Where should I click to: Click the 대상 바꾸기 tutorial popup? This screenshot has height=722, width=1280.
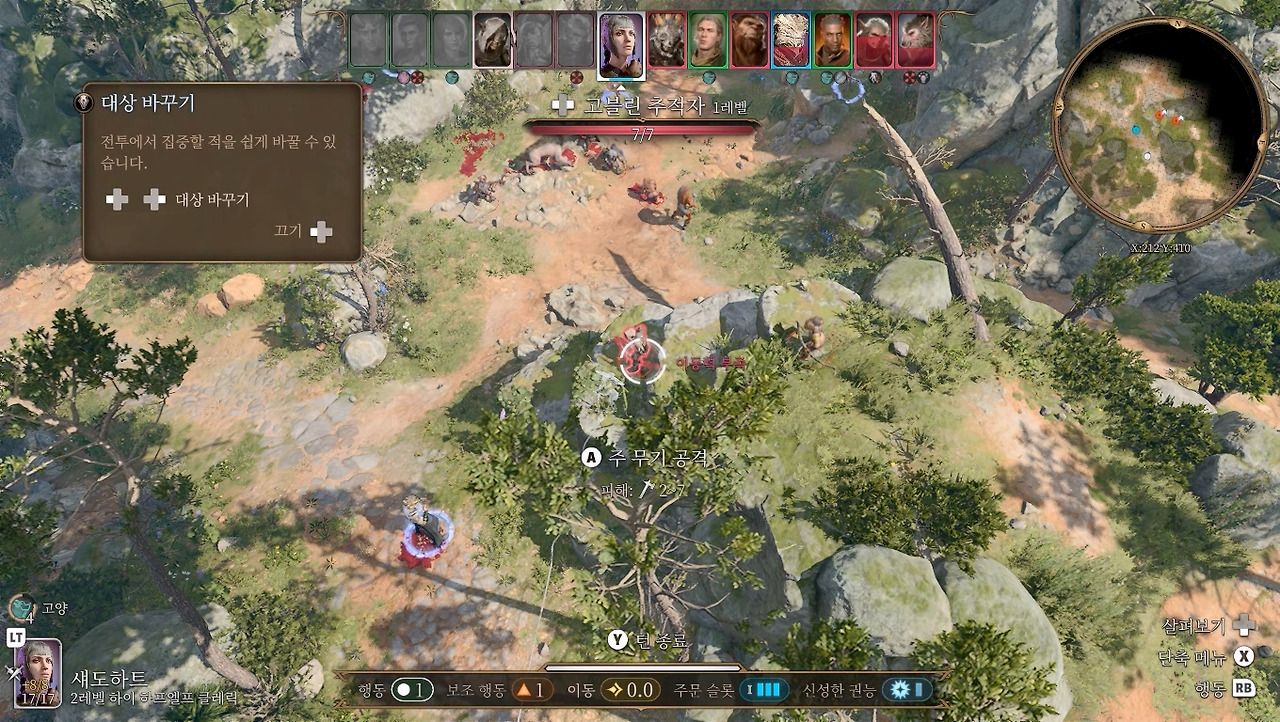[222, 172]
